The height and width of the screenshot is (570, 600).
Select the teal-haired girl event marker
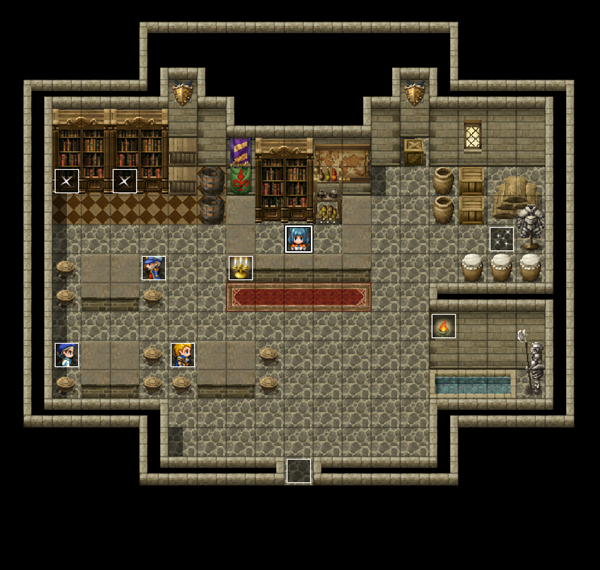click(298, 239)
